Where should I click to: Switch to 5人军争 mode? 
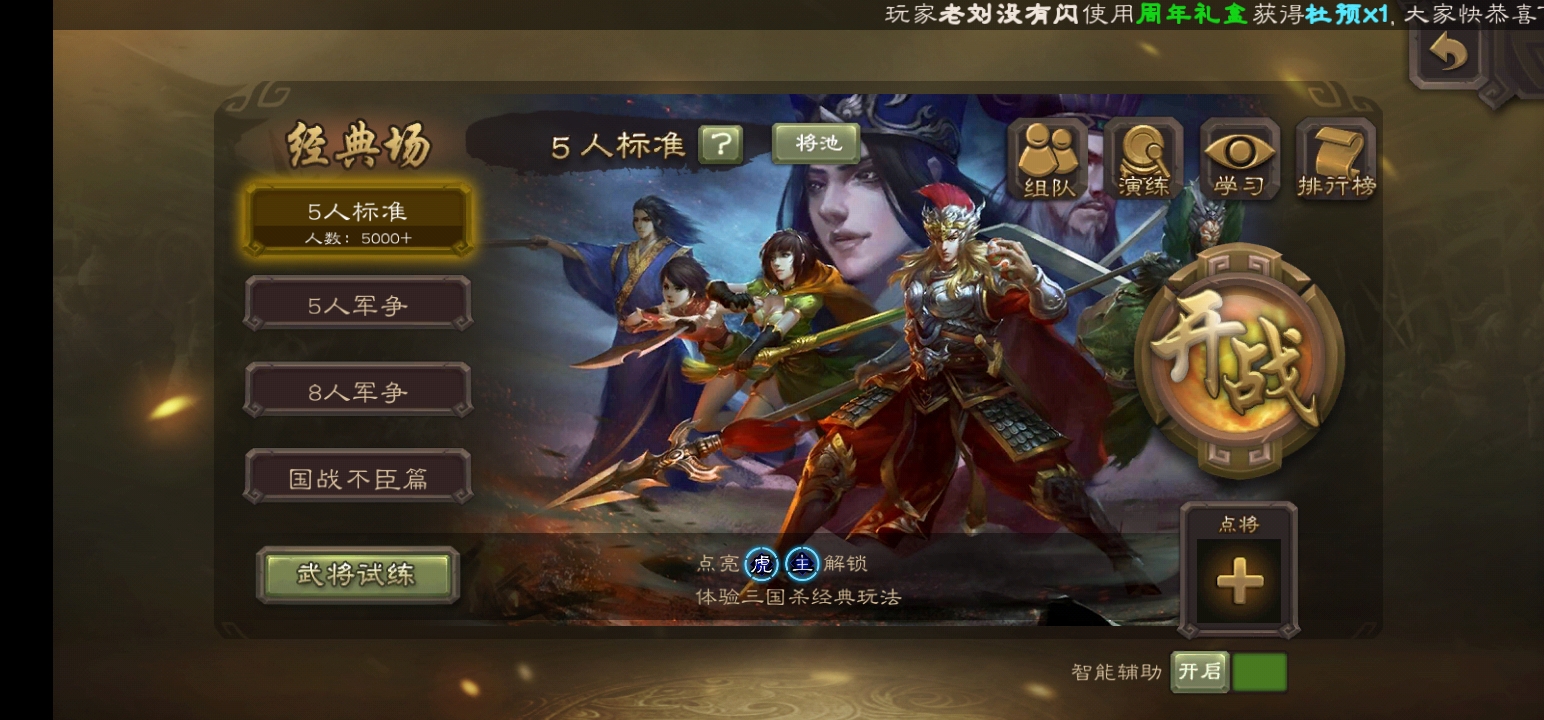[358, 304]
